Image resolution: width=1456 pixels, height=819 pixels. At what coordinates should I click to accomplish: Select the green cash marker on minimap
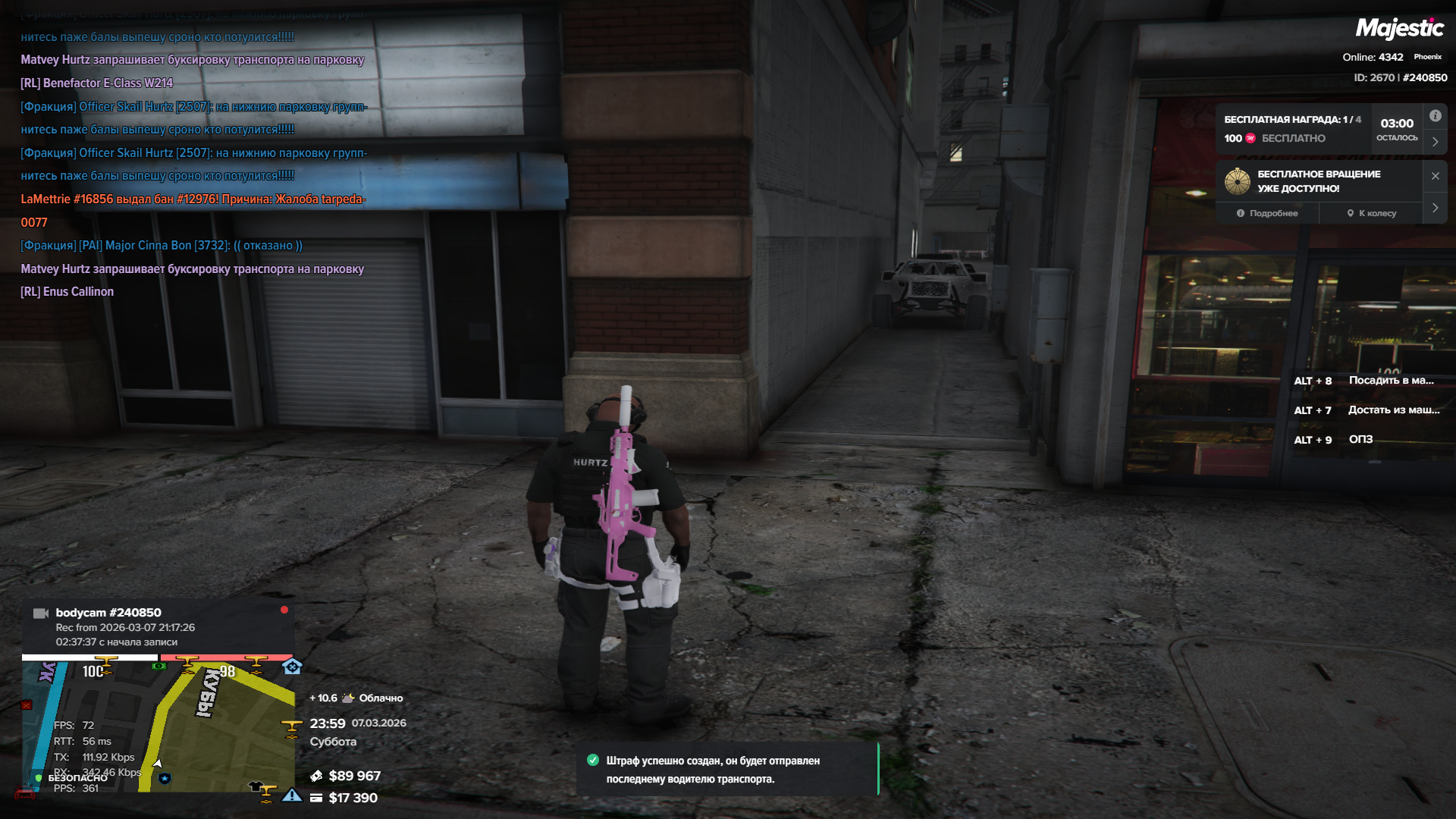158,666
